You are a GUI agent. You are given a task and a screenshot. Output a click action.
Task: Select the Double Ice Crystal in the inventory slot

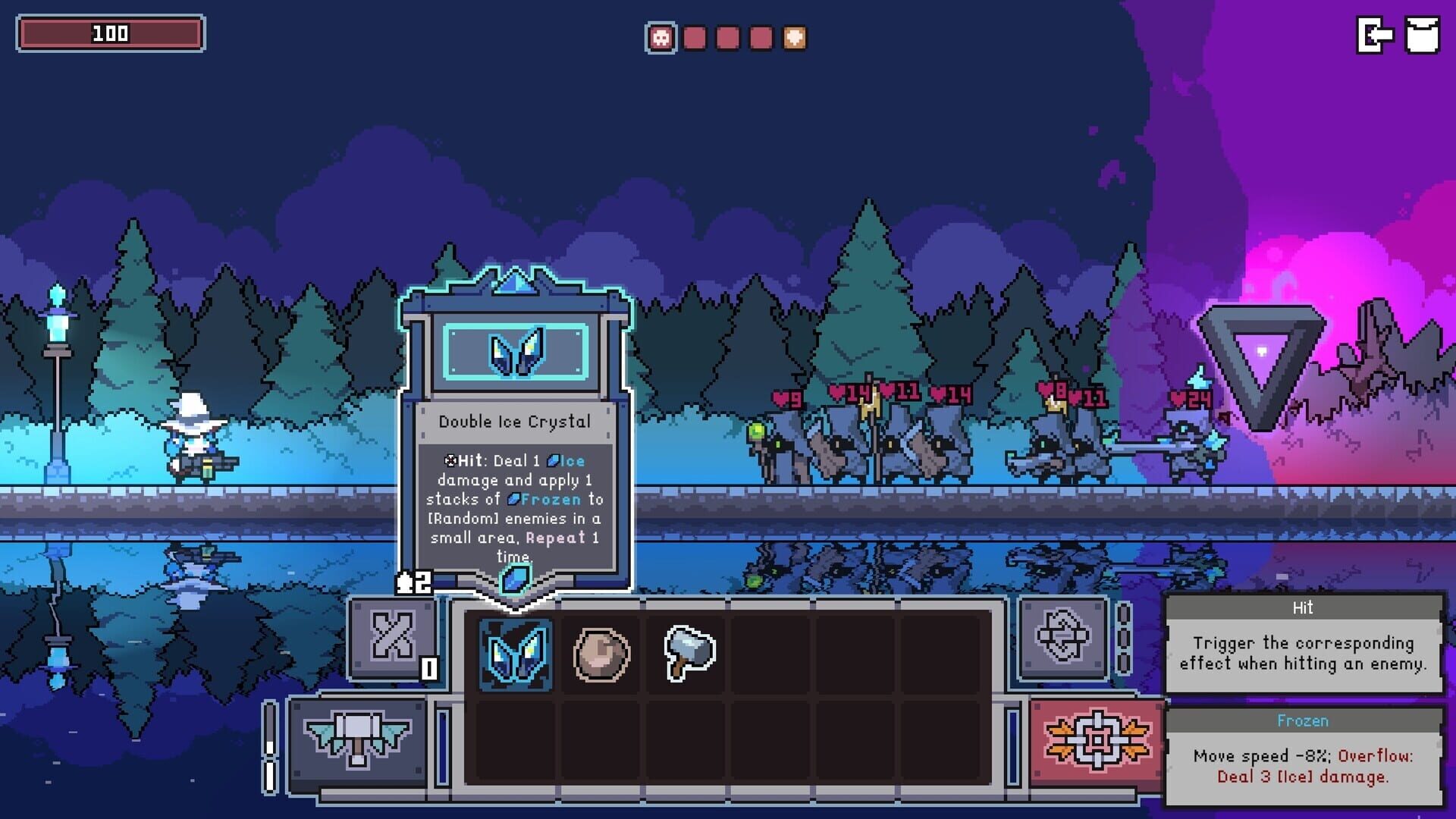pyautogui.click(x=516, y=654)
